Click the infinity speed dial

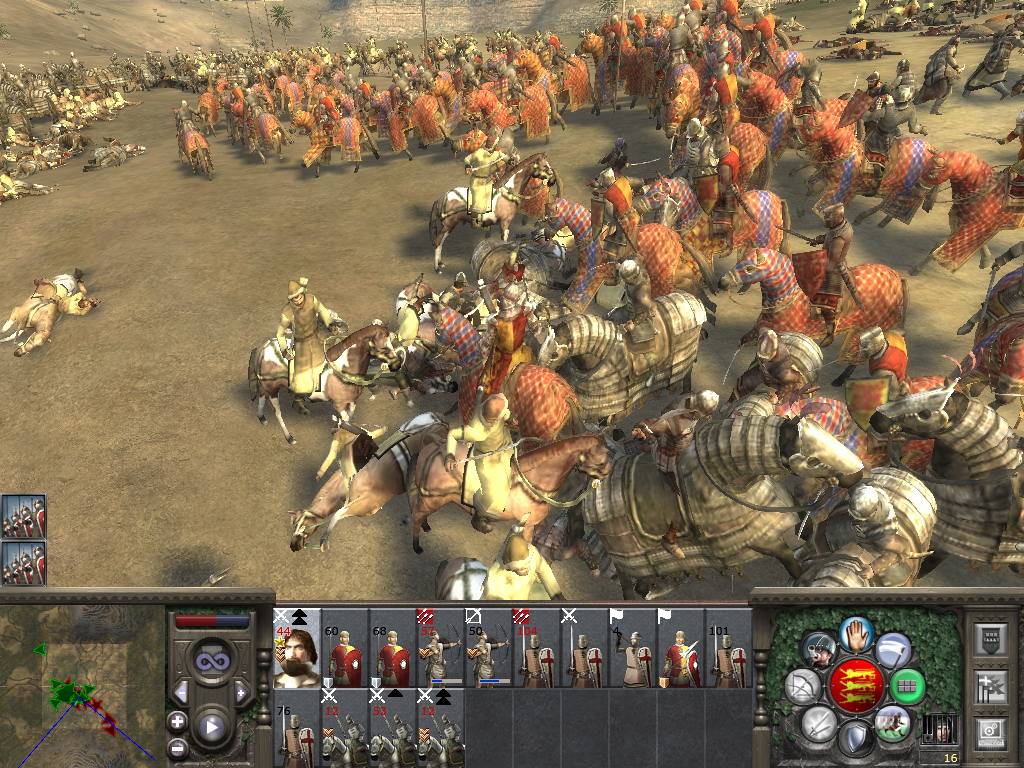coord(211,660)
